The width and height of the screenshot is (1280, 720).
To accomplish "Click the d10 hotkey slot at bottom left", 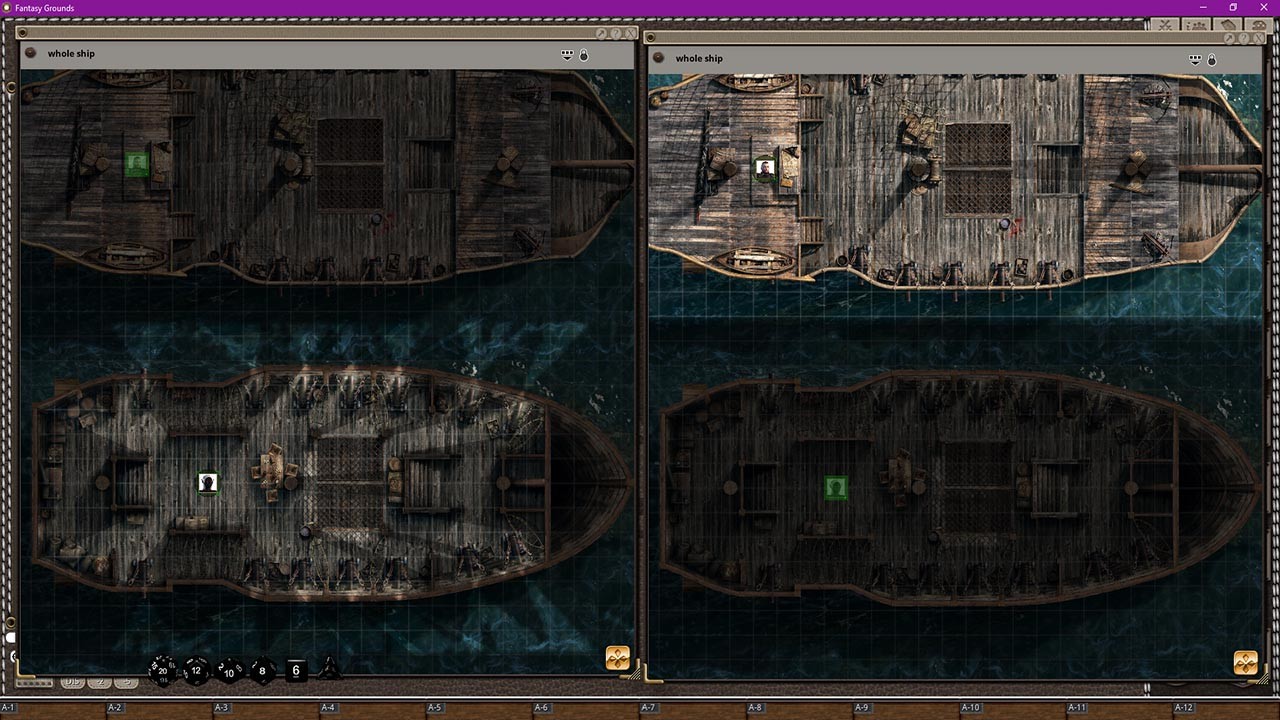I will coord(73,681).
